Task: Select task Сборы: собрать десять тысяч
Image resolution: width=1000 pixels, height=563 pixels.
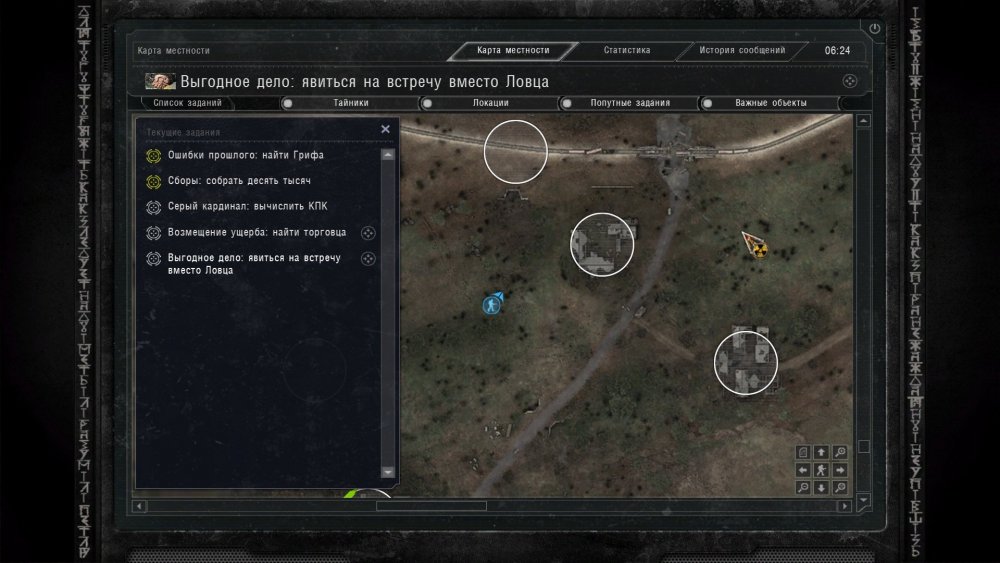Action: pos(239,181)
